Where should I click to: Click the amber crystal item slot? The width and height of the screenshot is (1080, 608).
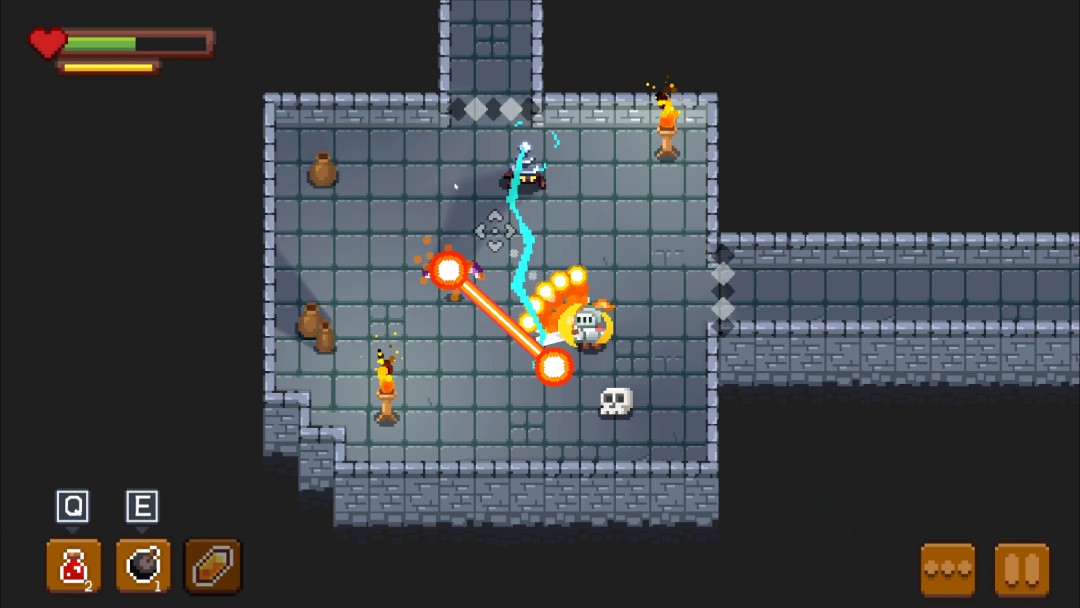[x=213, y=566]
